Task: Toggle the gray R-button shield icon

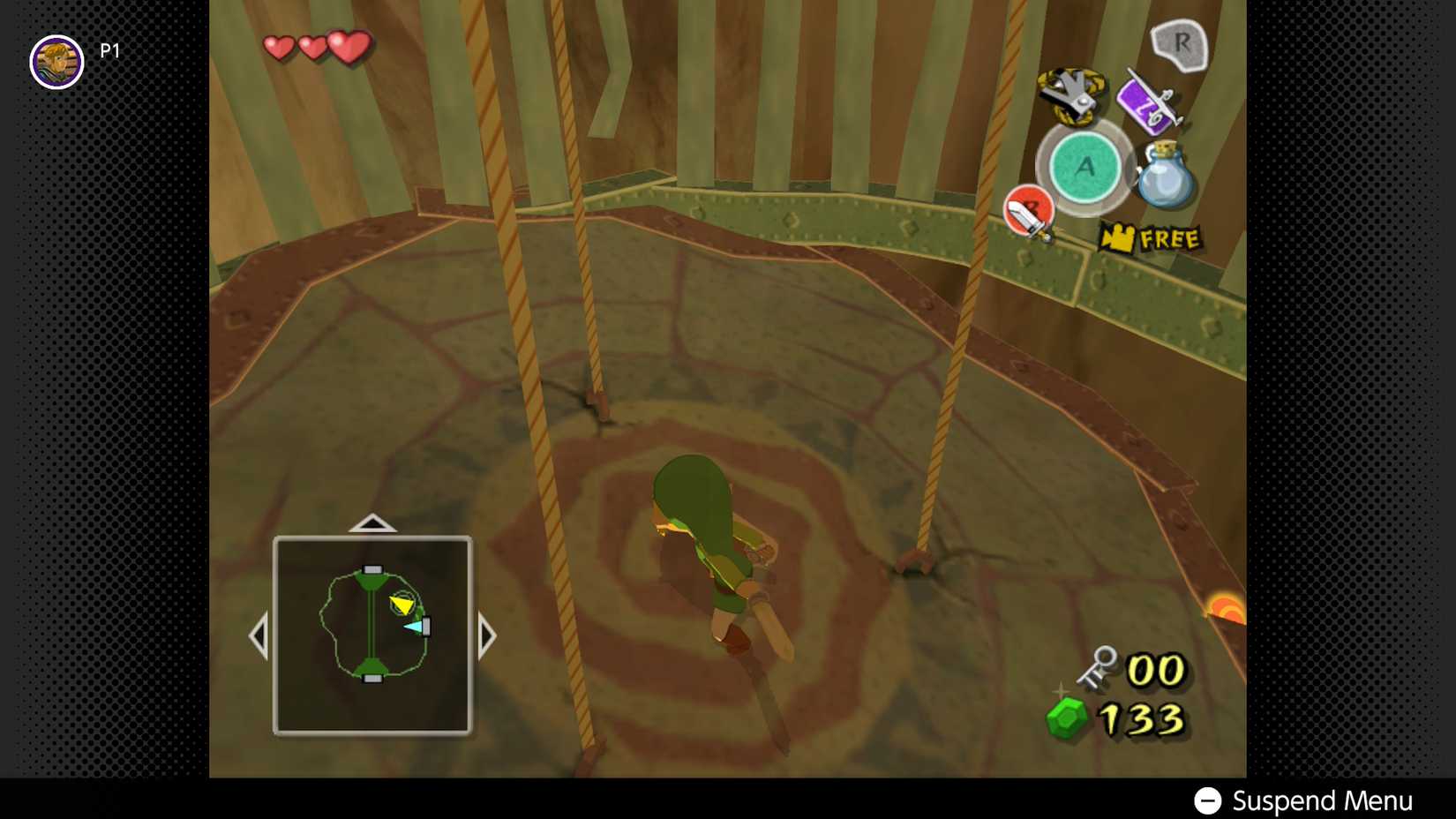Action: pos(1177,43)
